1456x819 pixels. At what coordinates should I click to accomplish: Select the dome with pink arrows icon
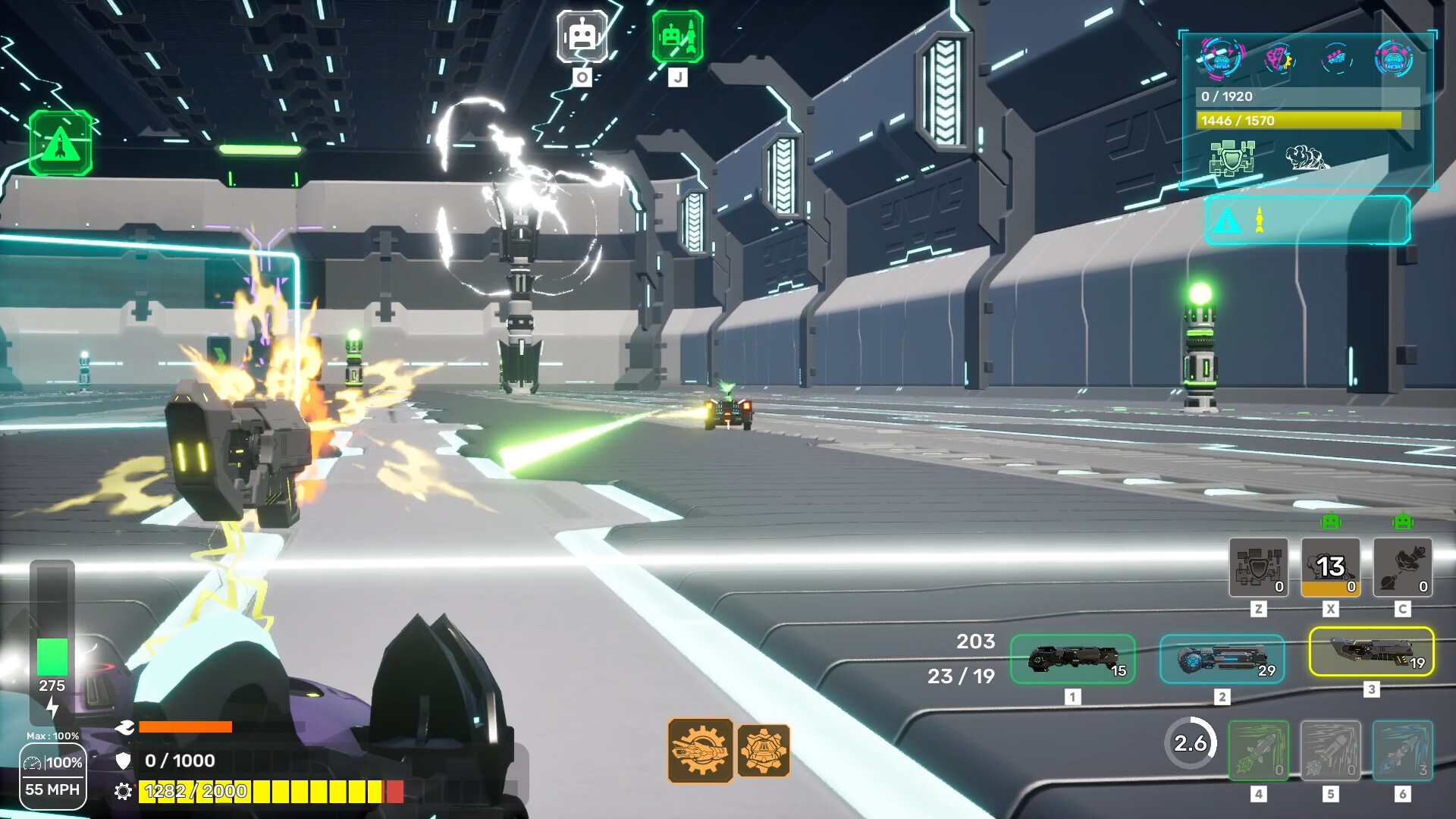(1394, 58)
